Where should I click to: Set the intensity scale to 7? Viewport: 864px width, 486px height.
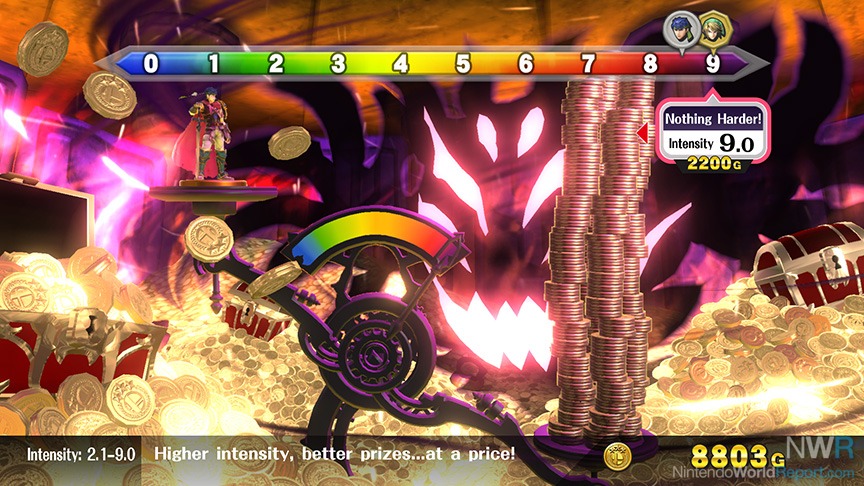tap(588, 65)
